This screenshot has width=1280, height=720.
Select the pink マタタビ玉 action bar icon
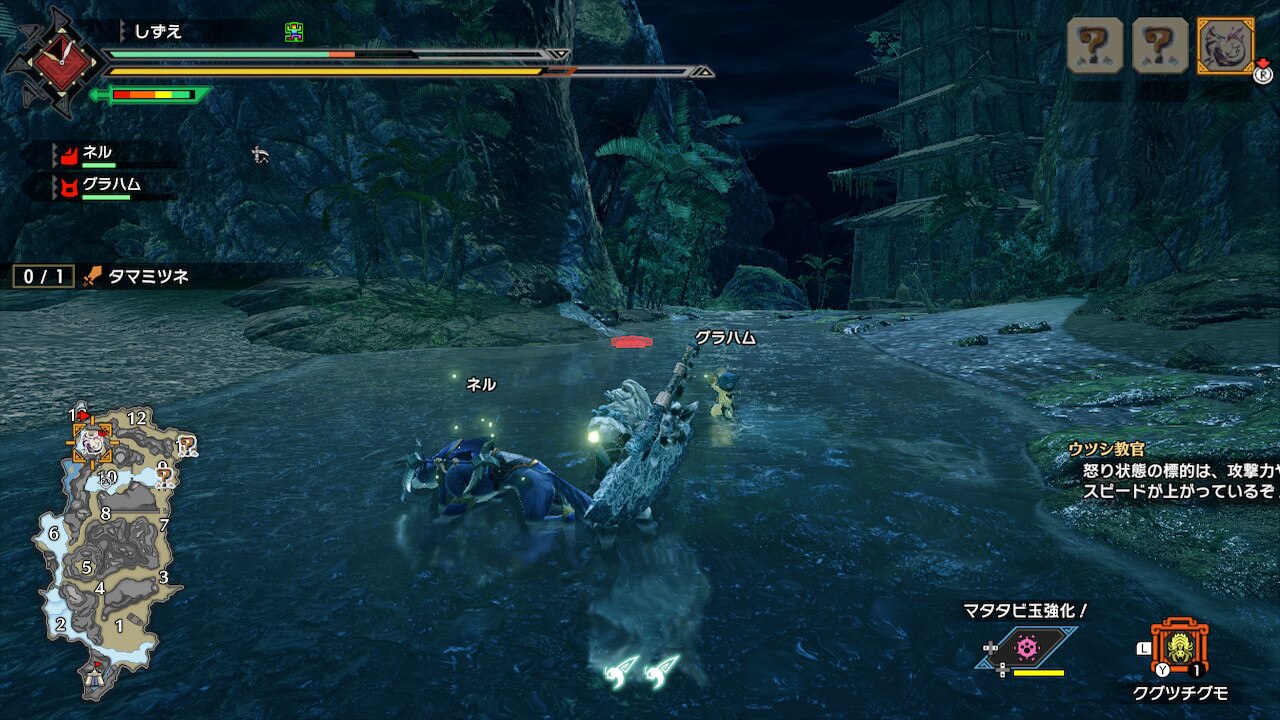click(1025, 648)
